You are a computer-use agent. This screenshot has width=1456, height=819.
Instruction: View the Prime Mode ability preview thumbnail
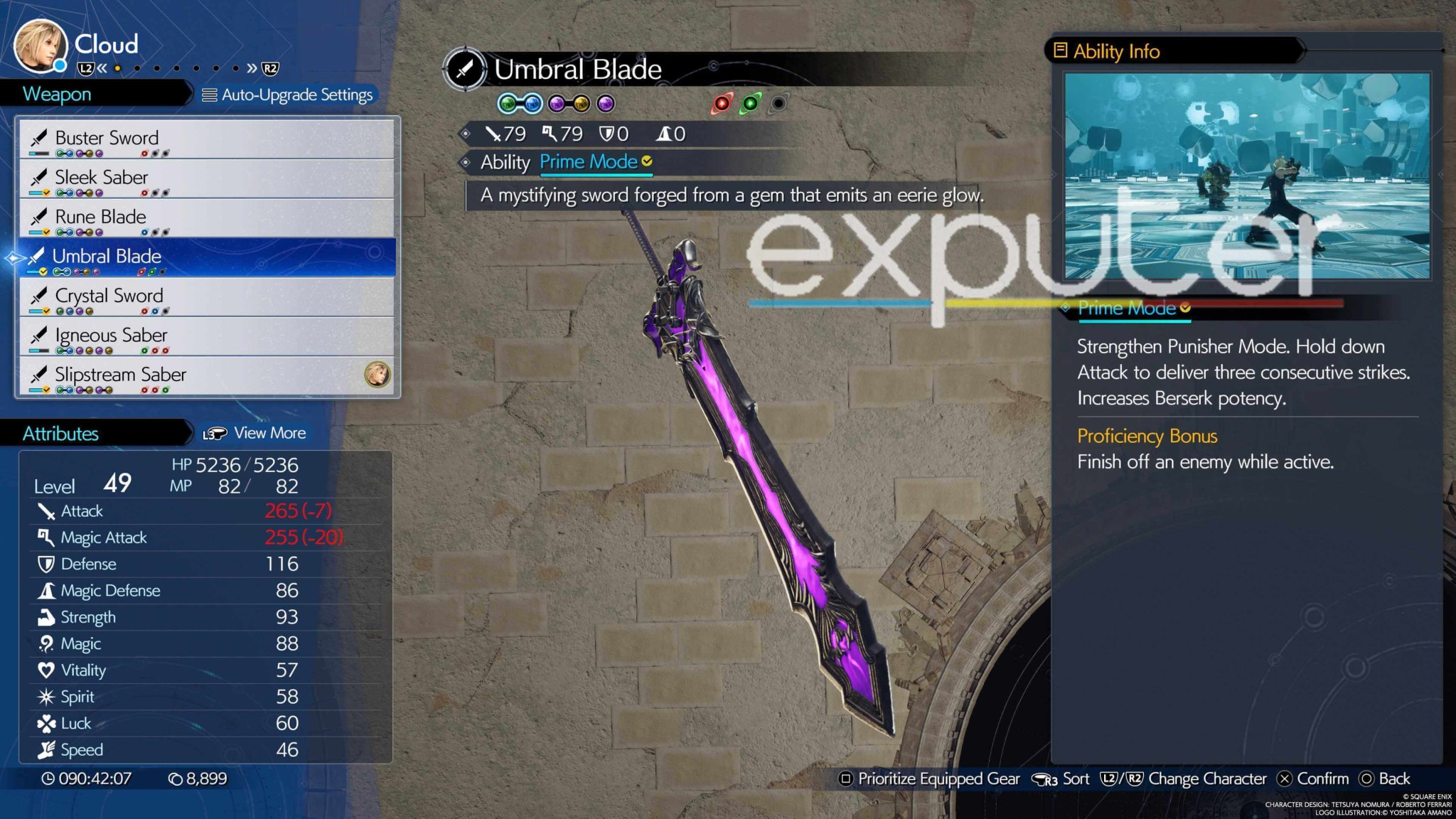pyautogui.click(x=1246, y=176)
